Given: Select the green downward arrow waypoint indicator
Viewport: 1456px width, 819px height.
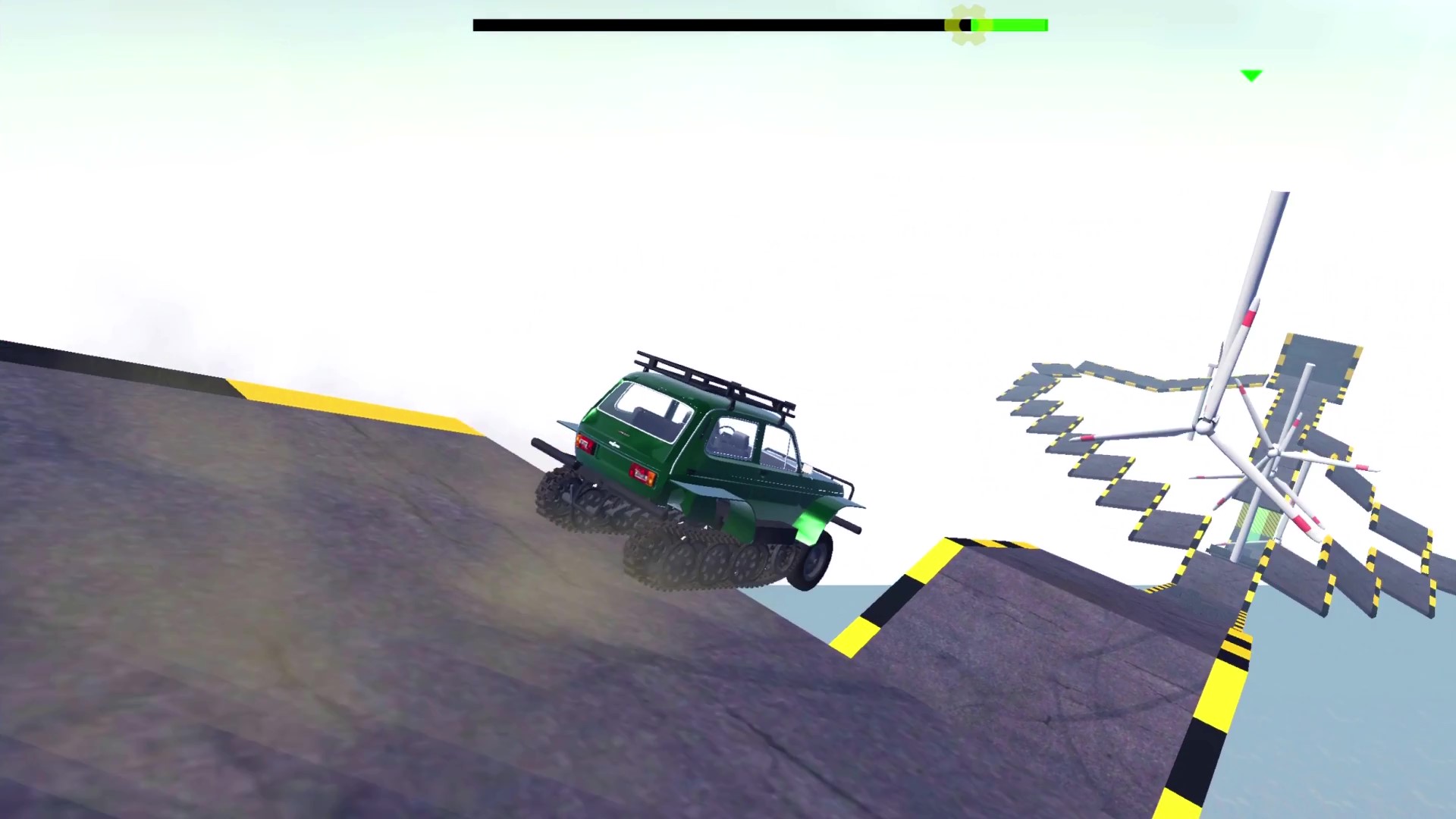Looking at the screenshot, I should 1251,74.
